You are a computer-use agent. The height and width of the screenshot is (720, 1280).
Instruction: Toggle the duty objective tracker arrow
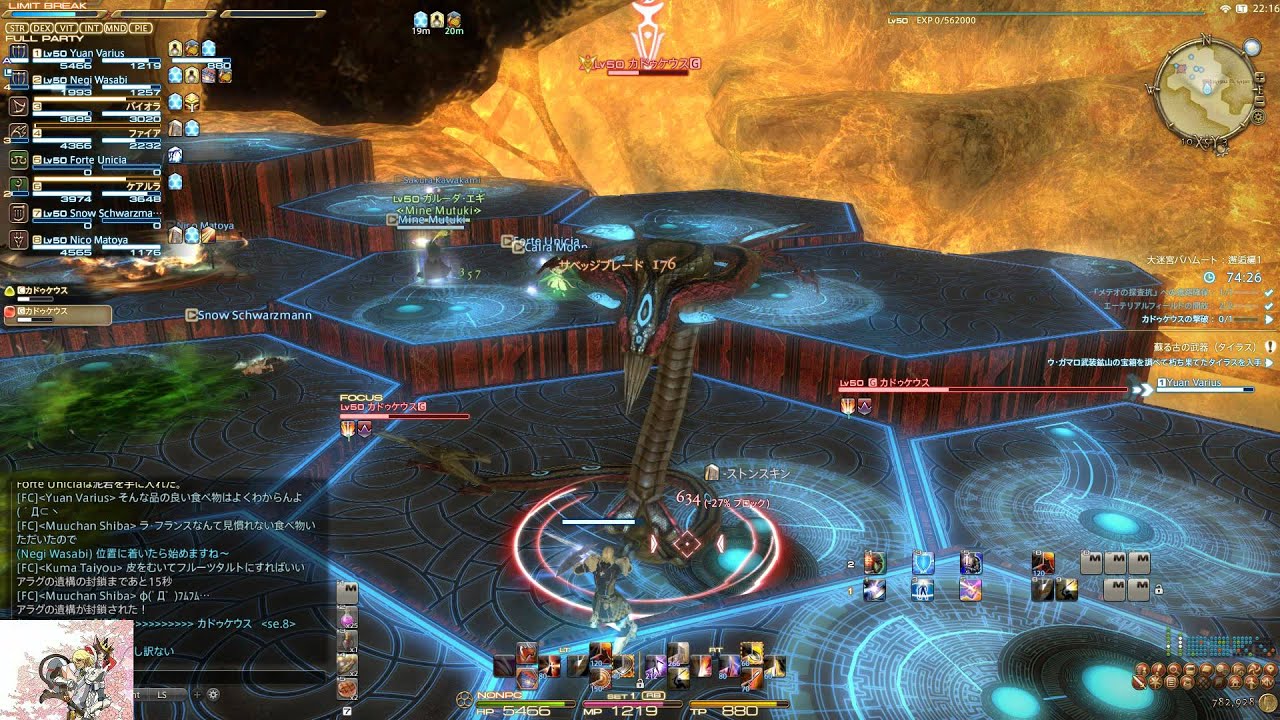pyautogui.click(x=1269, y=320)
